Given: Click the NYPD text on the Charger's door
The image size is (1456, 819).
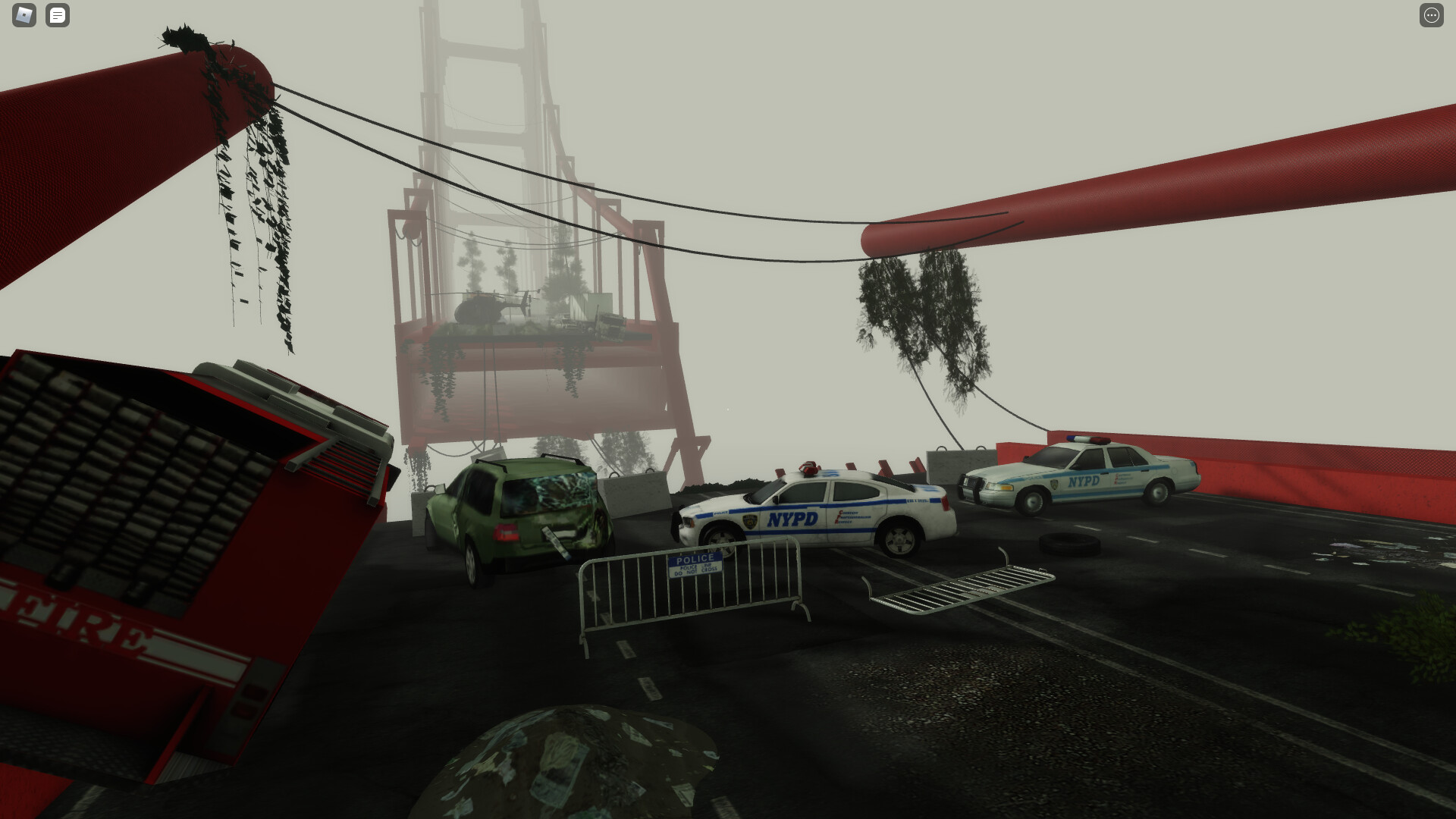Looking at the screenshot, I should tap(791, 518).
